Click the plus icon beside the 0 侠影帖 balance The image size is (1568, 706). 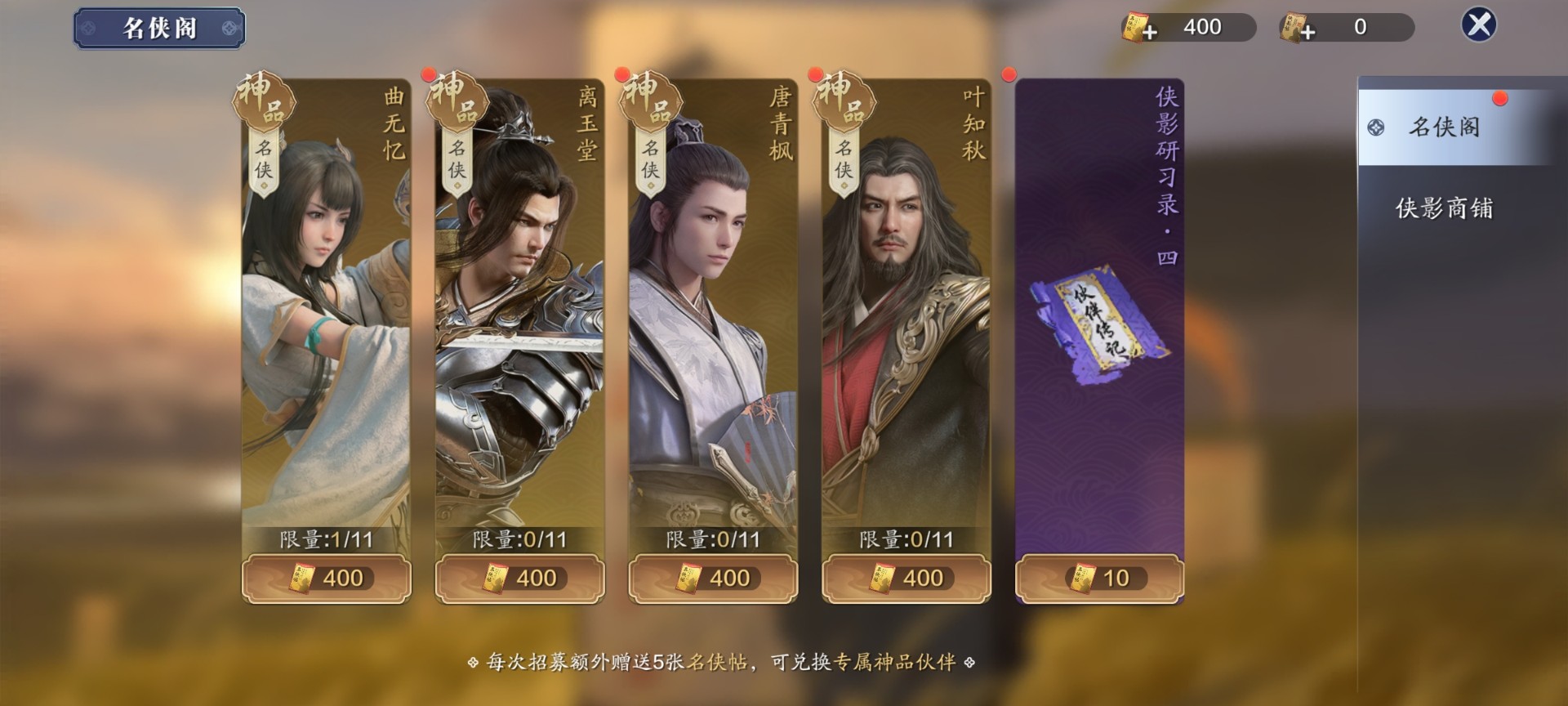[1308, 31]
